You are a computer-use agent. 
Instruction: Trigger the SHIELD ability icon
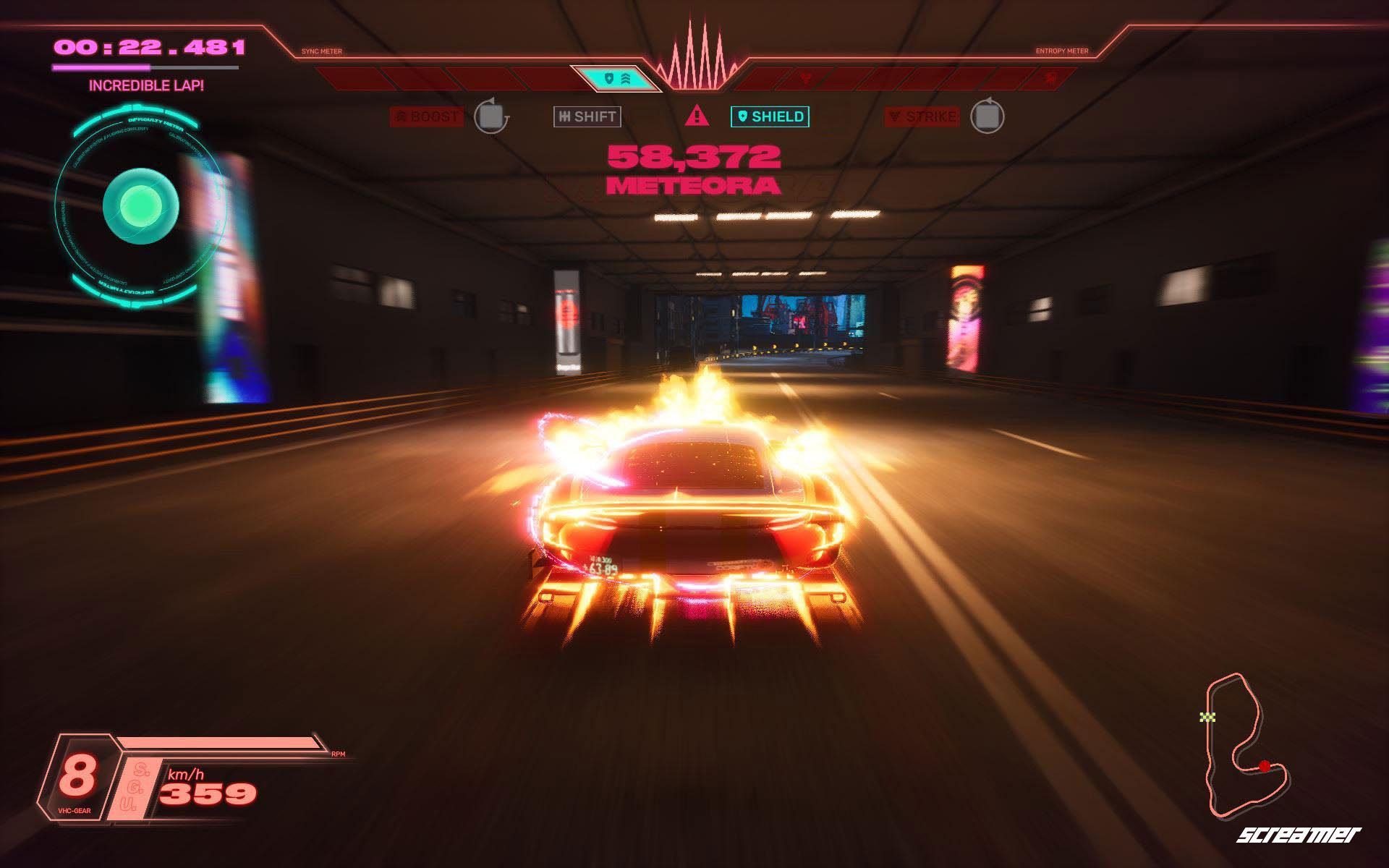769,115
